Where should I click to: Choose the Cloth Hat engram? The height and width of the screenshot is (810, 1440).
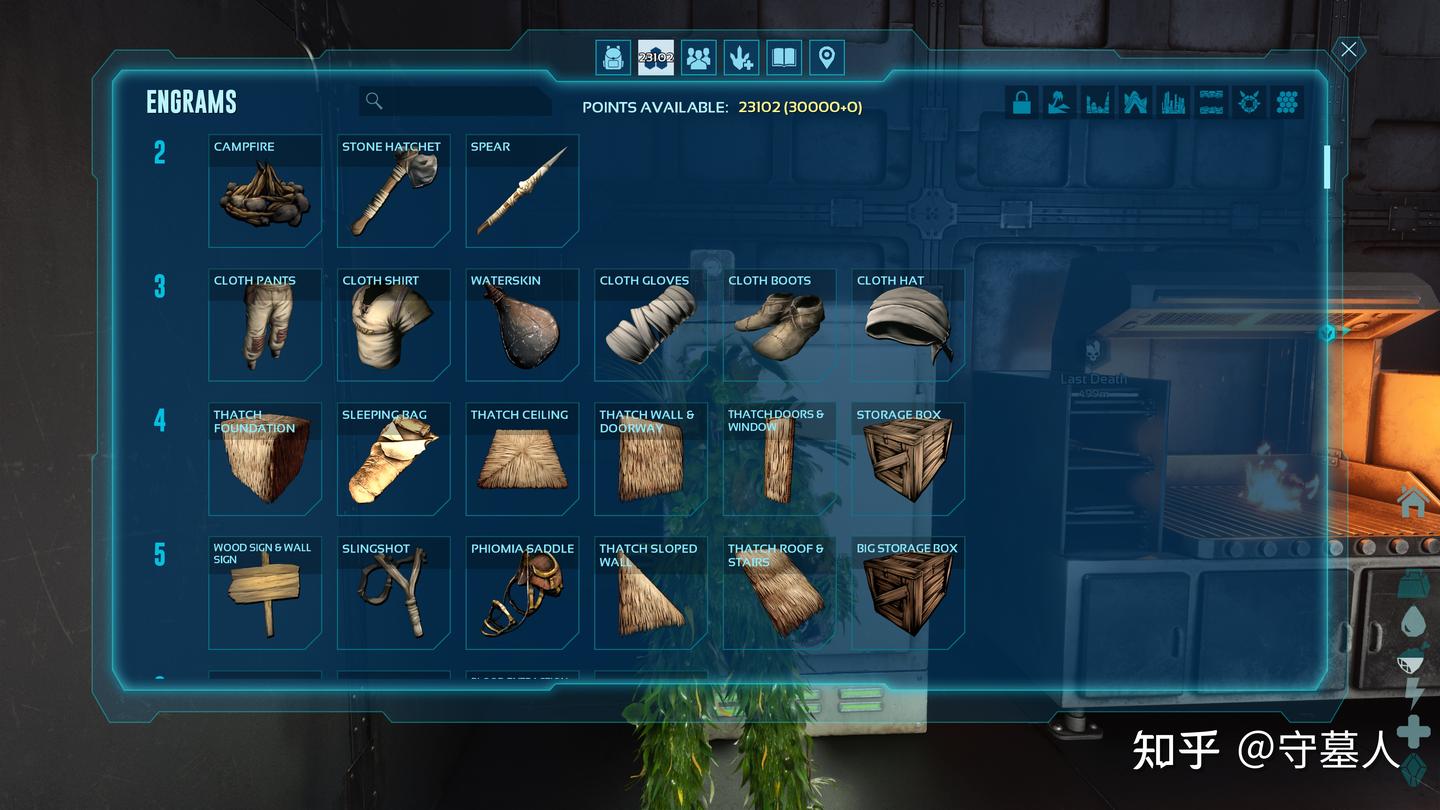click(x=908, y=325)
